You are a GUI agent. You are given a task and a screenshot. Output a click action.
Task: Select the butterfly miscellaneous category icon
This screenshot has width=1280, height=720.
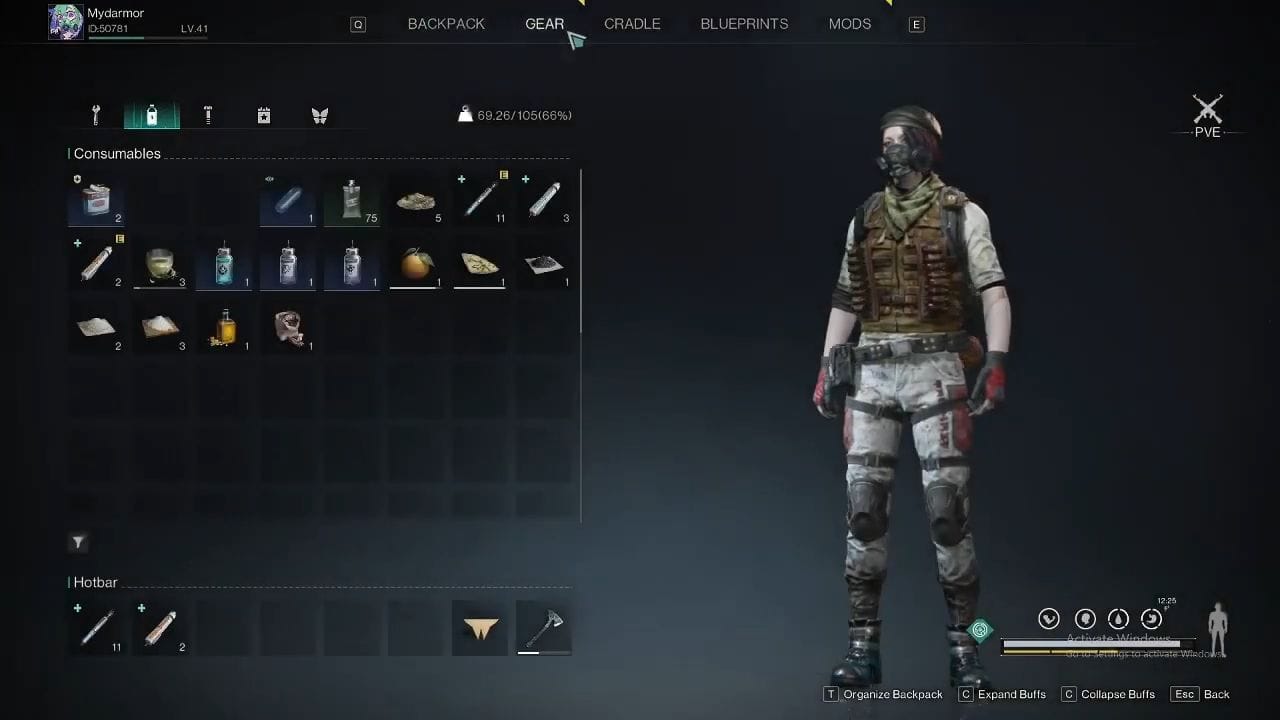(319, 115)
